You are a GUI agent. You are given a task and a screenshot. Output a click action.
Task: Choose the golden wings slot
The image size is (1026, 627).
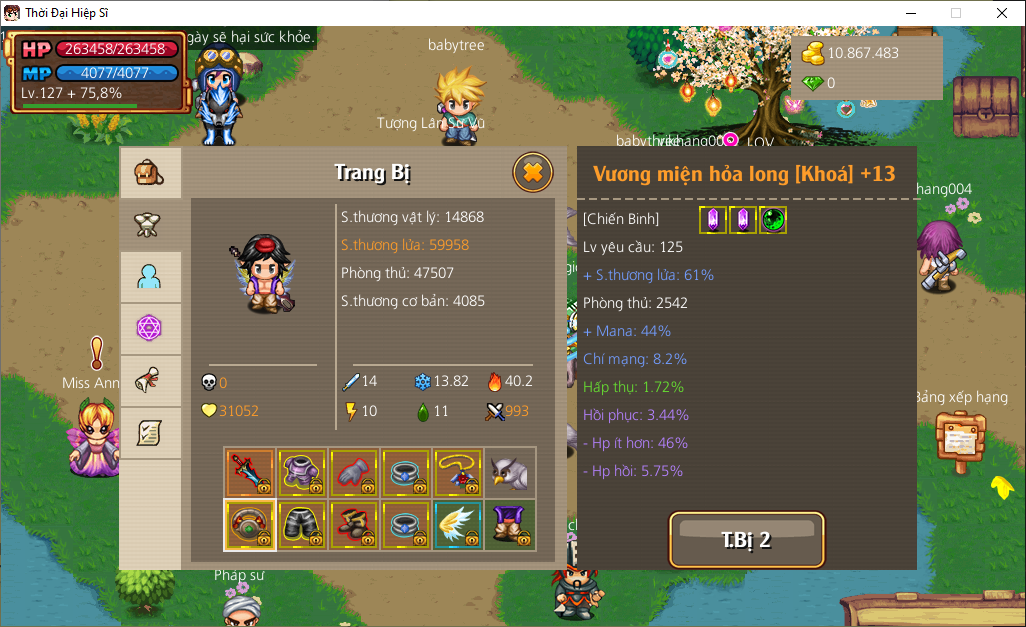pyautogui.click(x=458, y=525)
